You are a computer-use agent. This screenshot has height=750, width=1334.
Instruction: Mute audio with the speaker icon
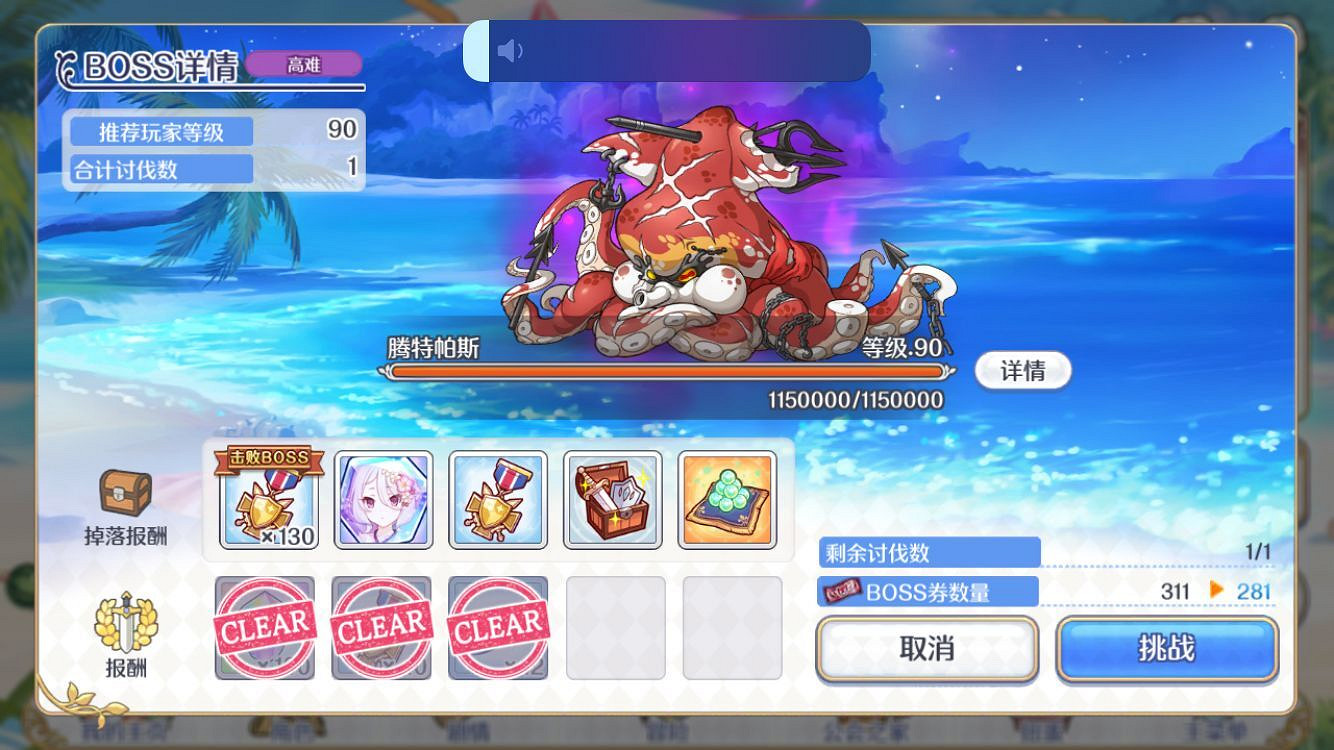tap(510, 50)
